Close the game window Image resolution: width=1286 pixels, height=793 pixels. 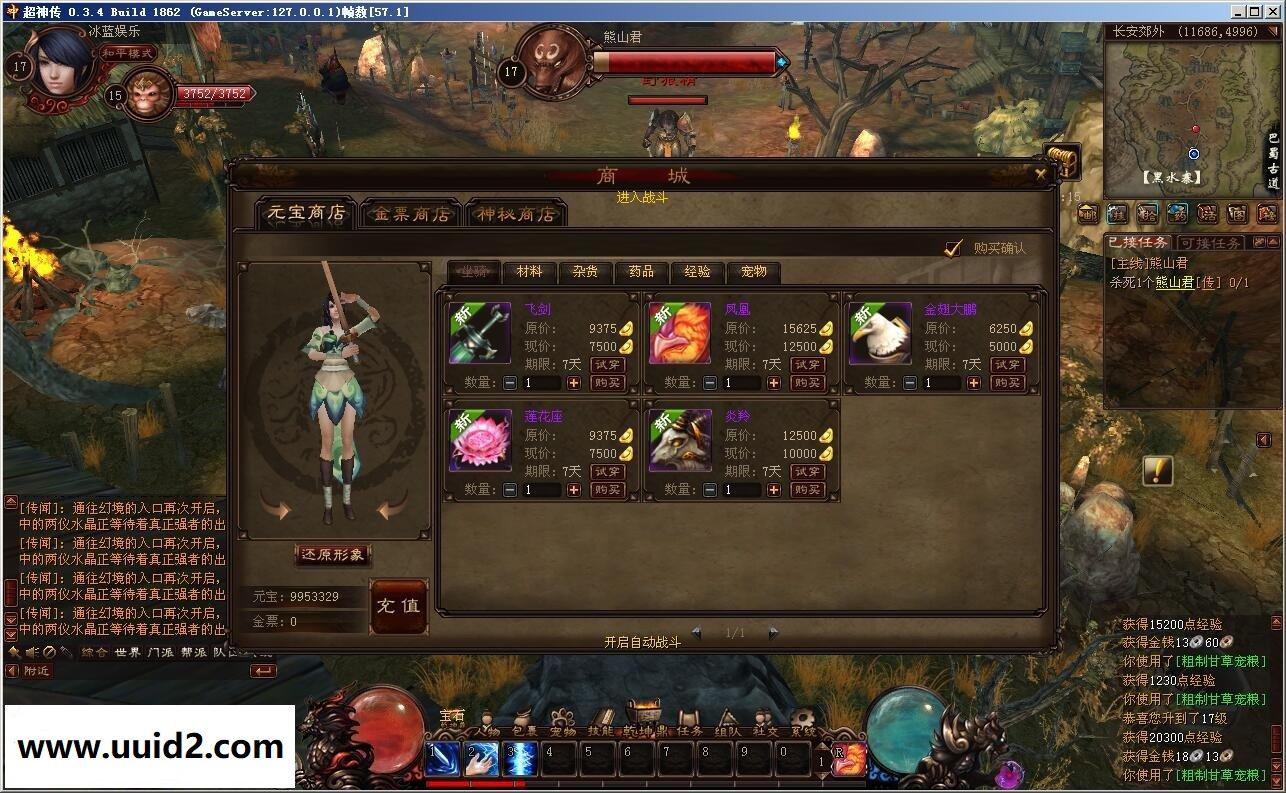click(1273, 11)
